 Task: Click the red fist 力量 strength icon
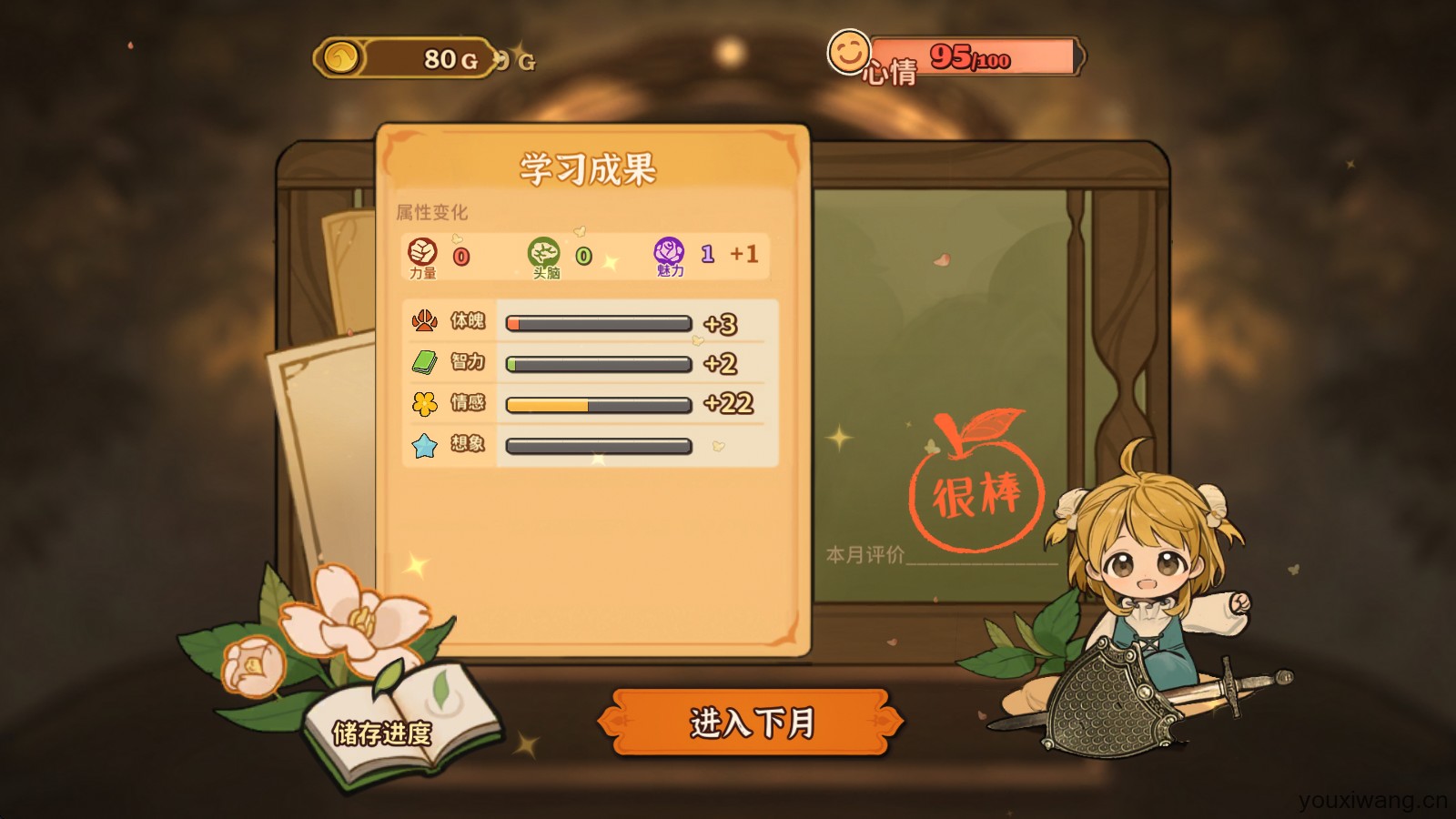click(x=424, y=252)
